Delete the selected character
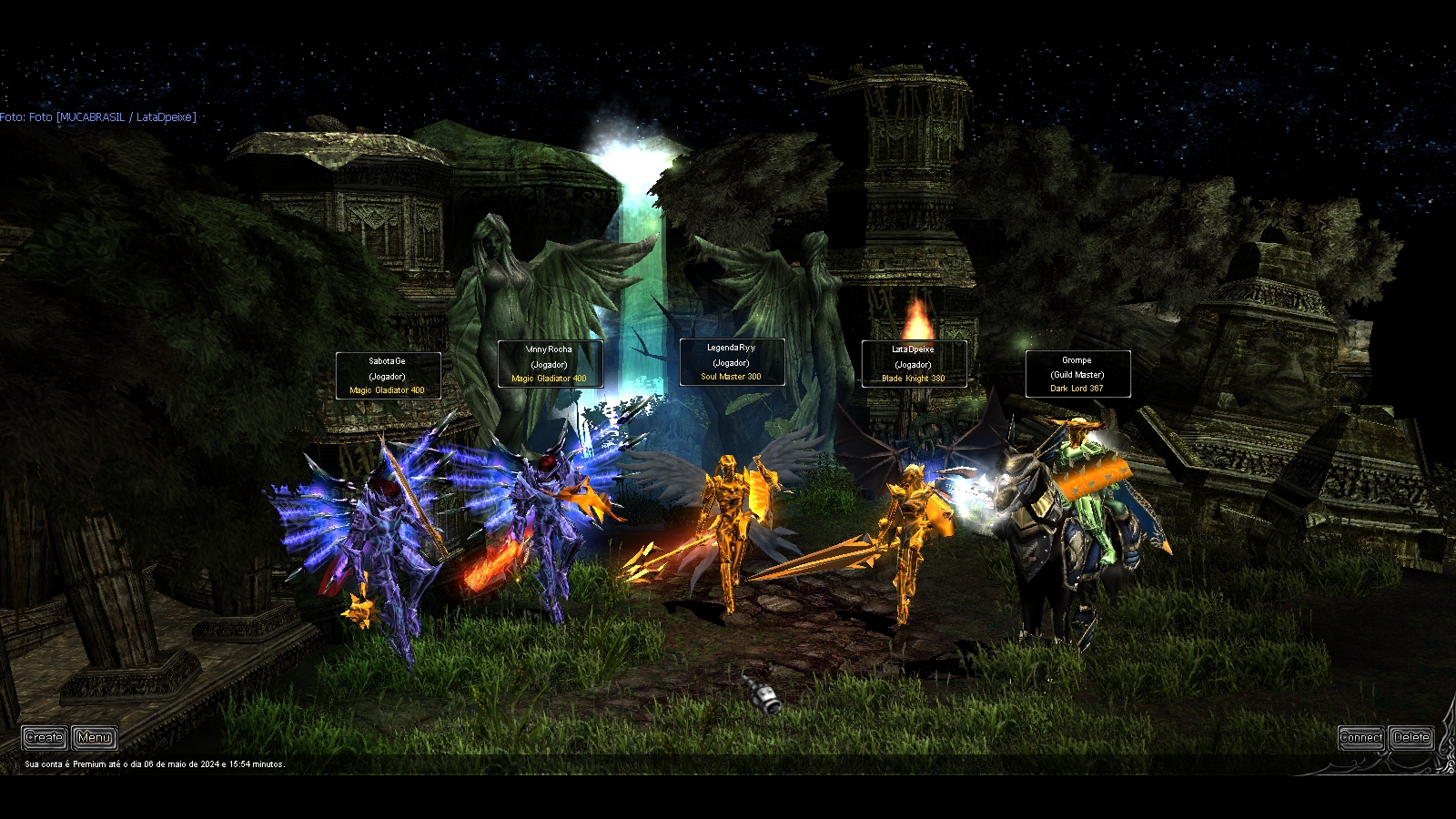 click(1411, 737)
